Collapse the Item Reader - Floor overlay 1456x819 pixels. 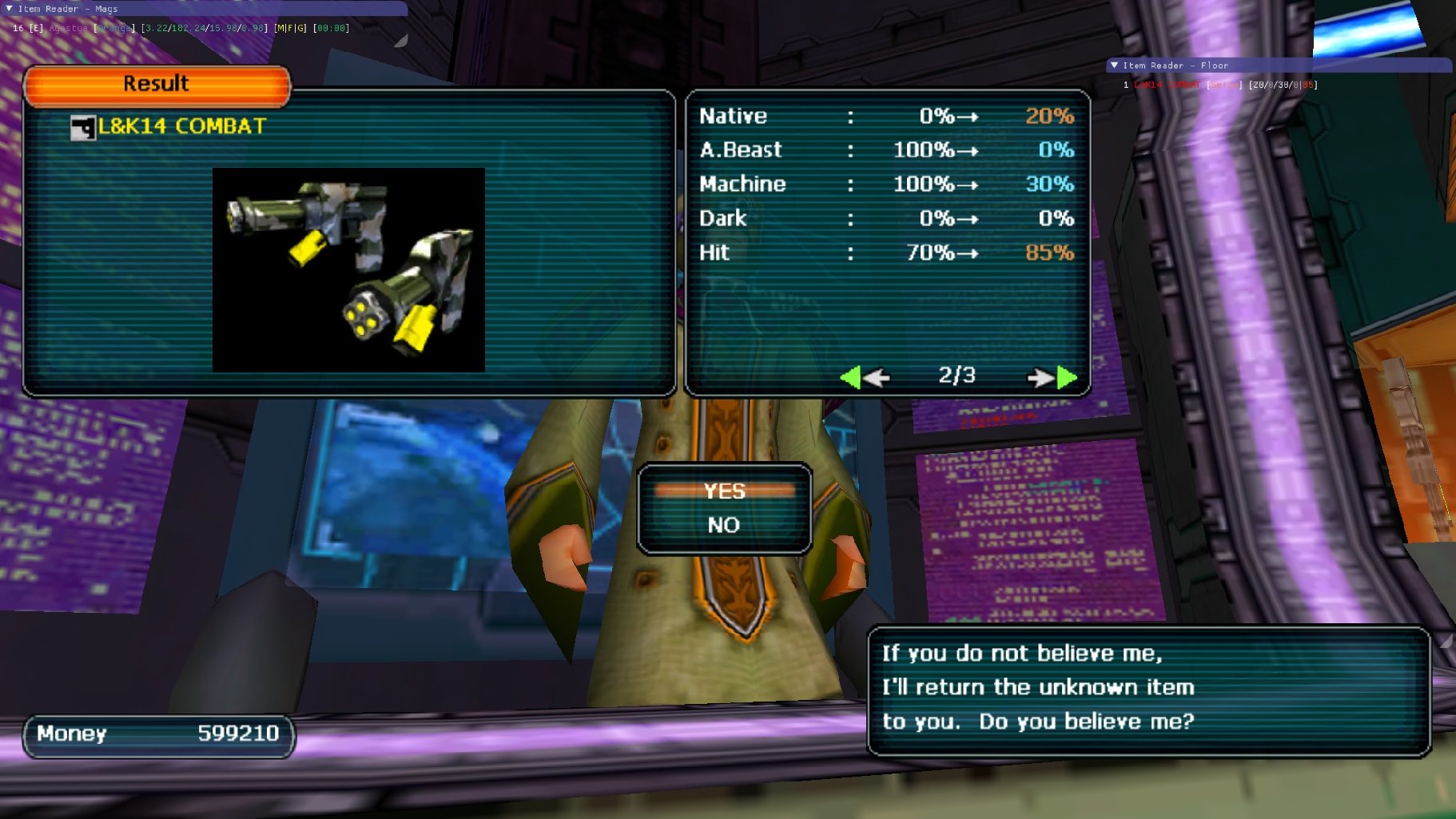(x=1115, y=66)
